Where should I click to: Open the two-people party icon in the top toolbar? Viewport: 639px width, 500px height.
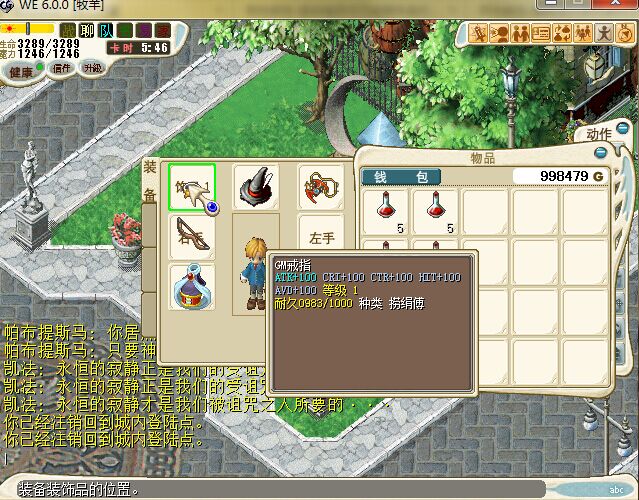click(x=520, y=33)
